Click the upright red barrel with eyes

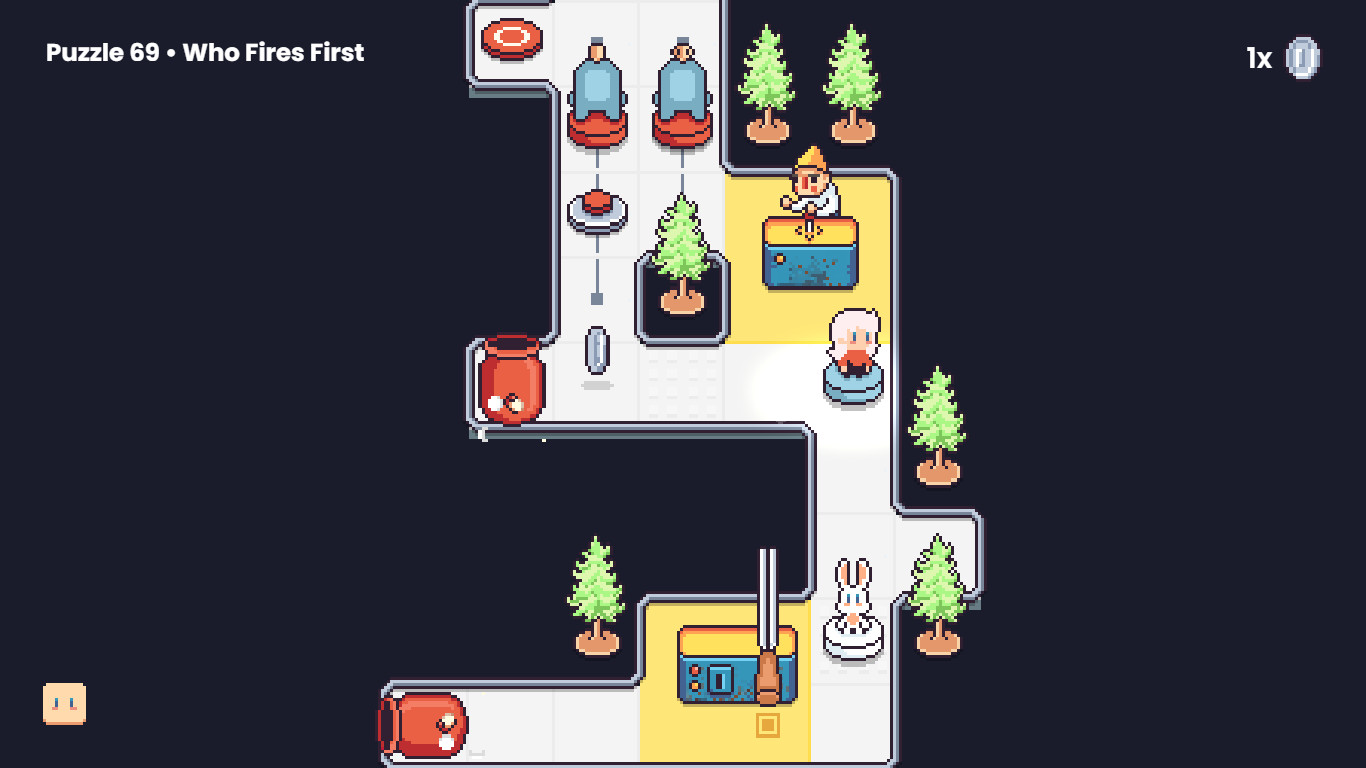pos(511,380)
